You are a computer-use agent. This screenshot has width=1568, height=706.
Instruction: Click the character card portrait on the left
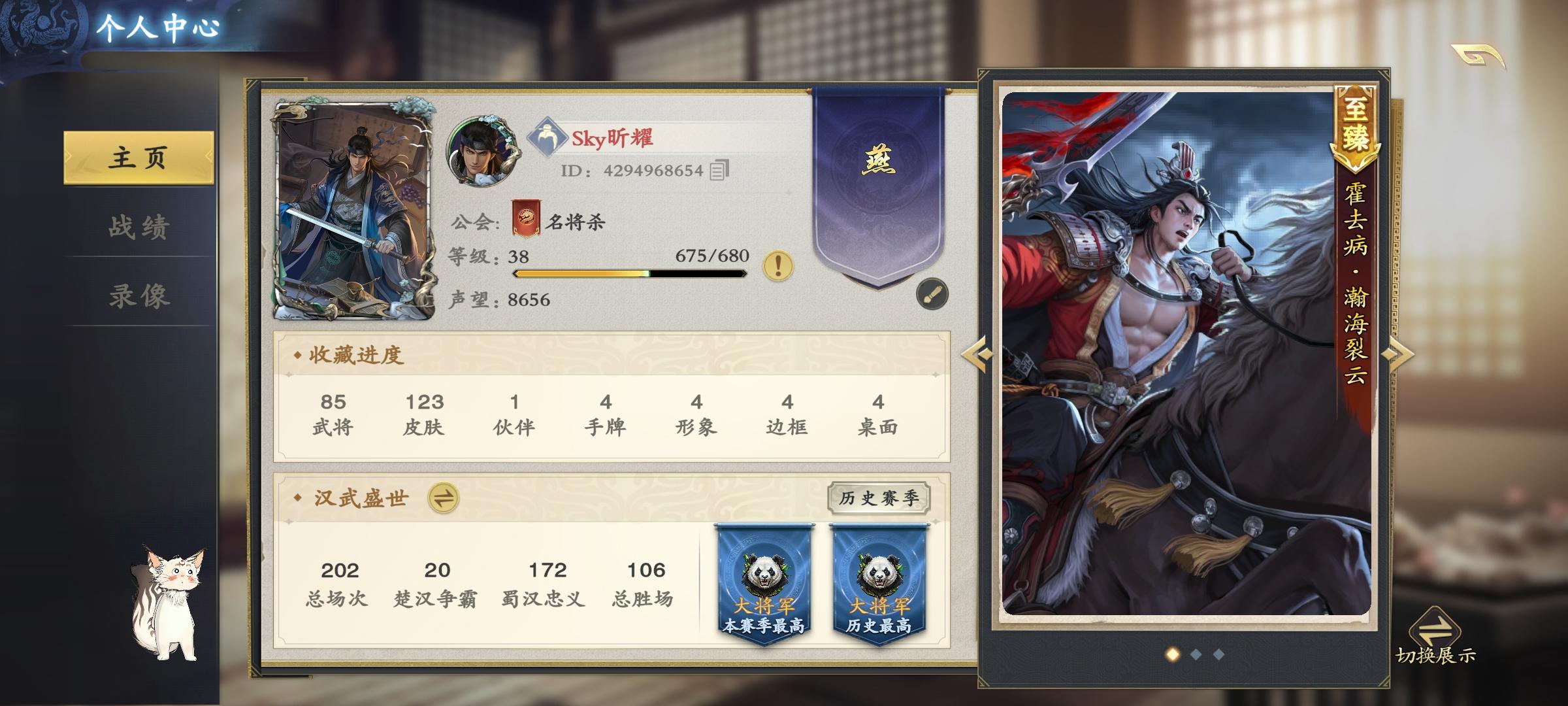(353, 209)
